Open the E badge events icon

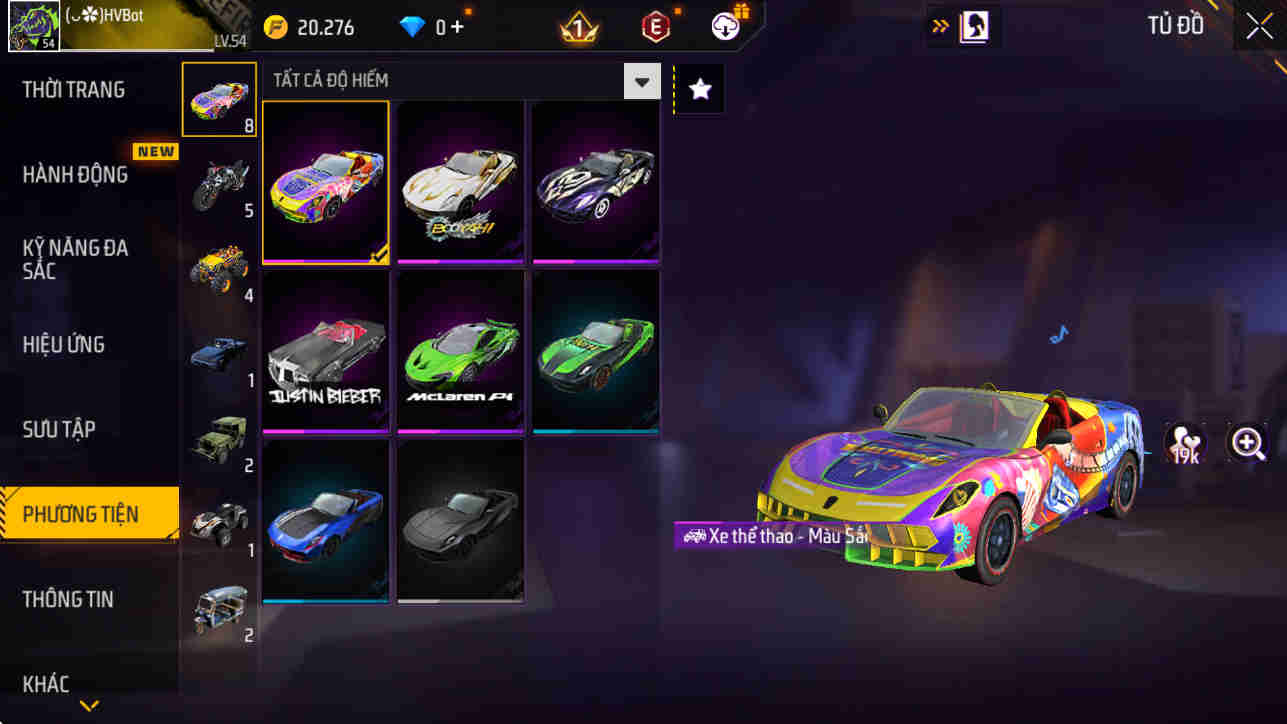click(x=655, y=27)
